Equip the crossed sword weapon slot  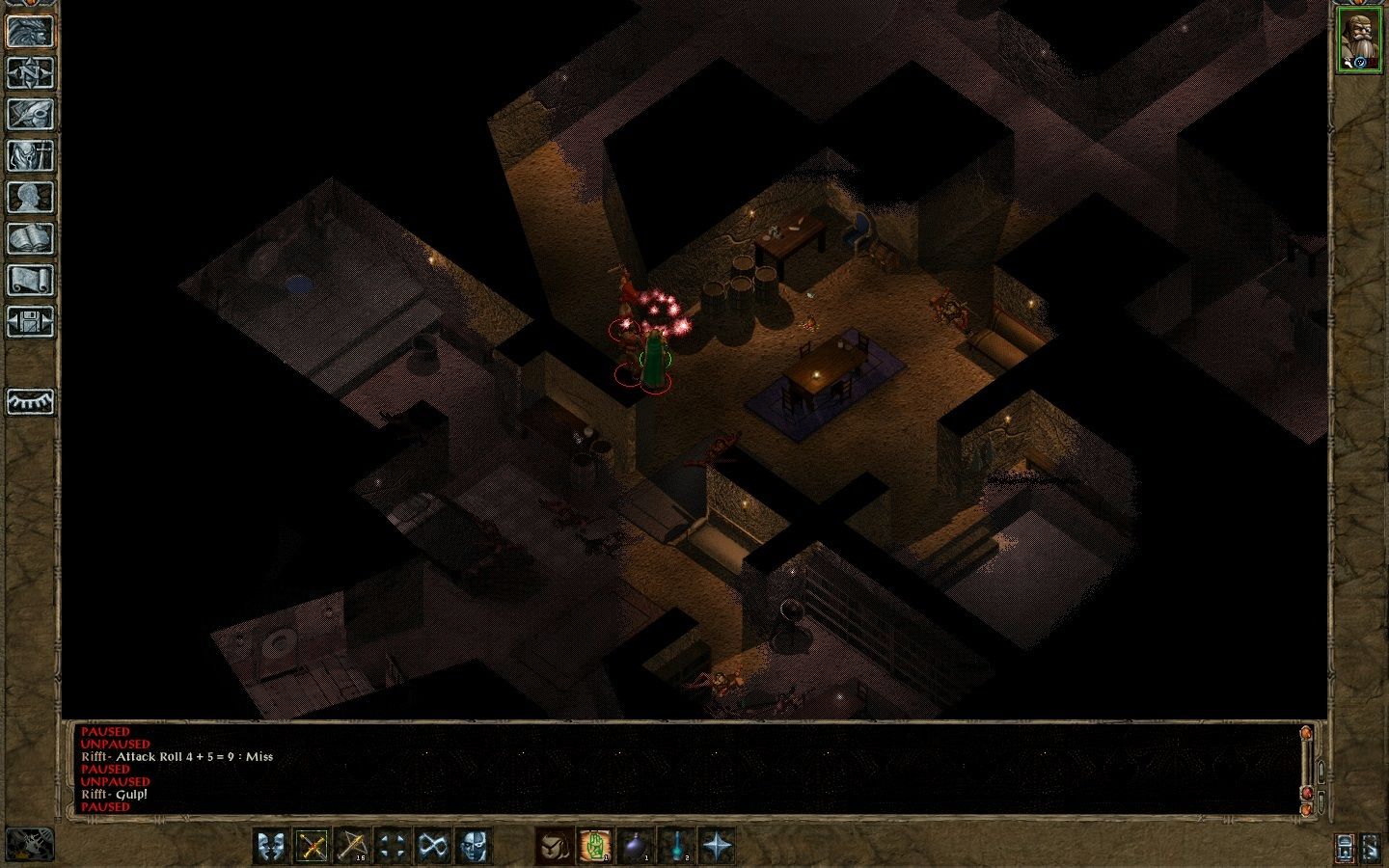312,847
